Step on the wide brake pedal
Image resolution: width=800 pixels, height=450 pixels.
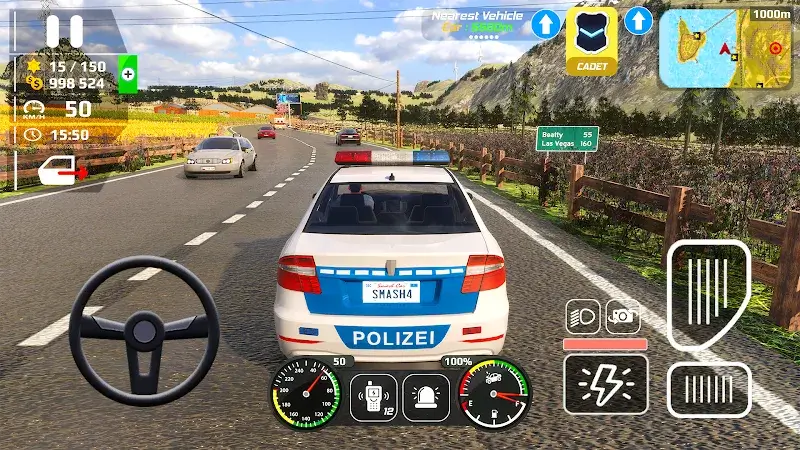[x=709, y=389]
